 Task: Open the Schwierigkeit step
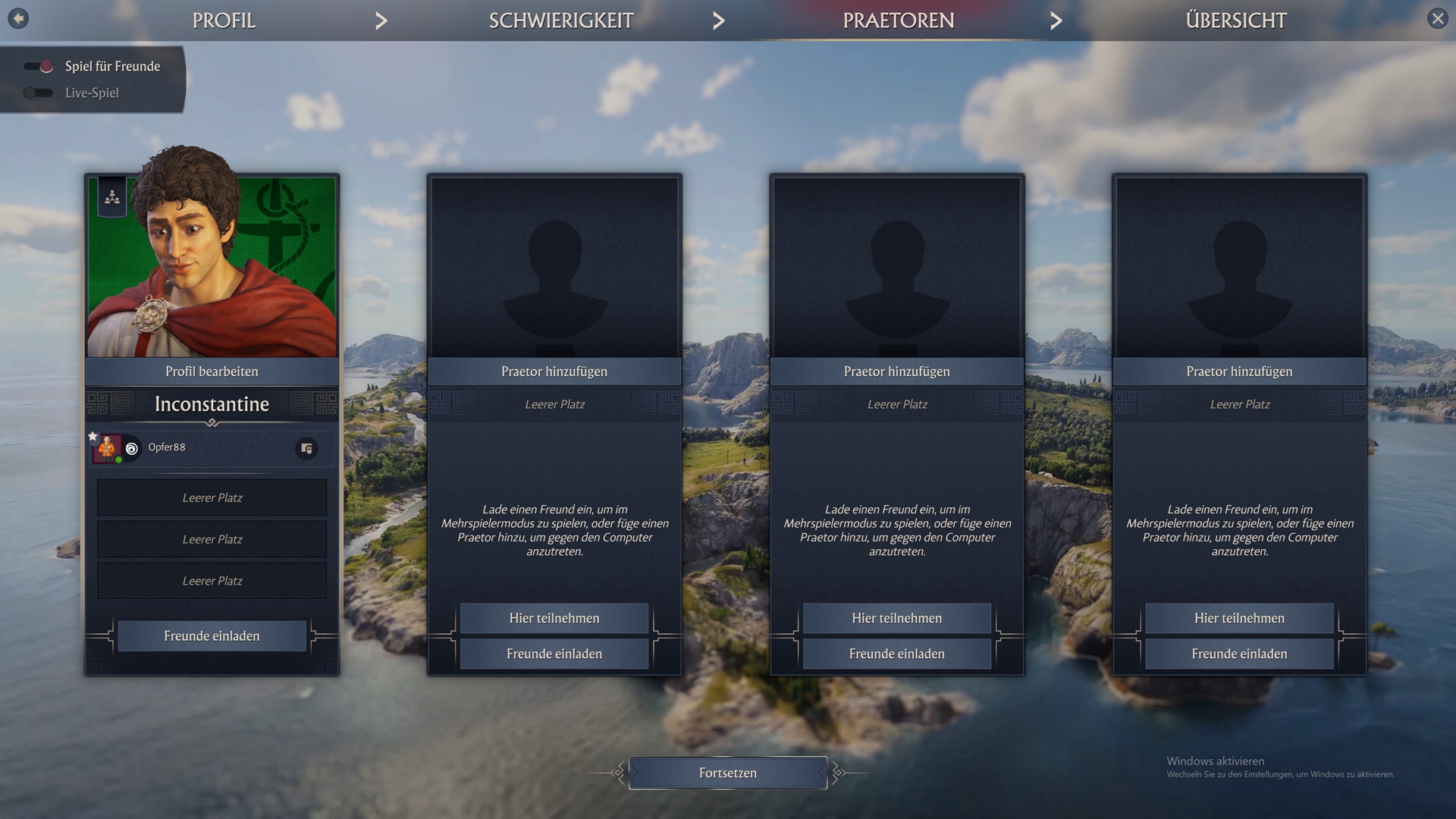coord(560,20)
